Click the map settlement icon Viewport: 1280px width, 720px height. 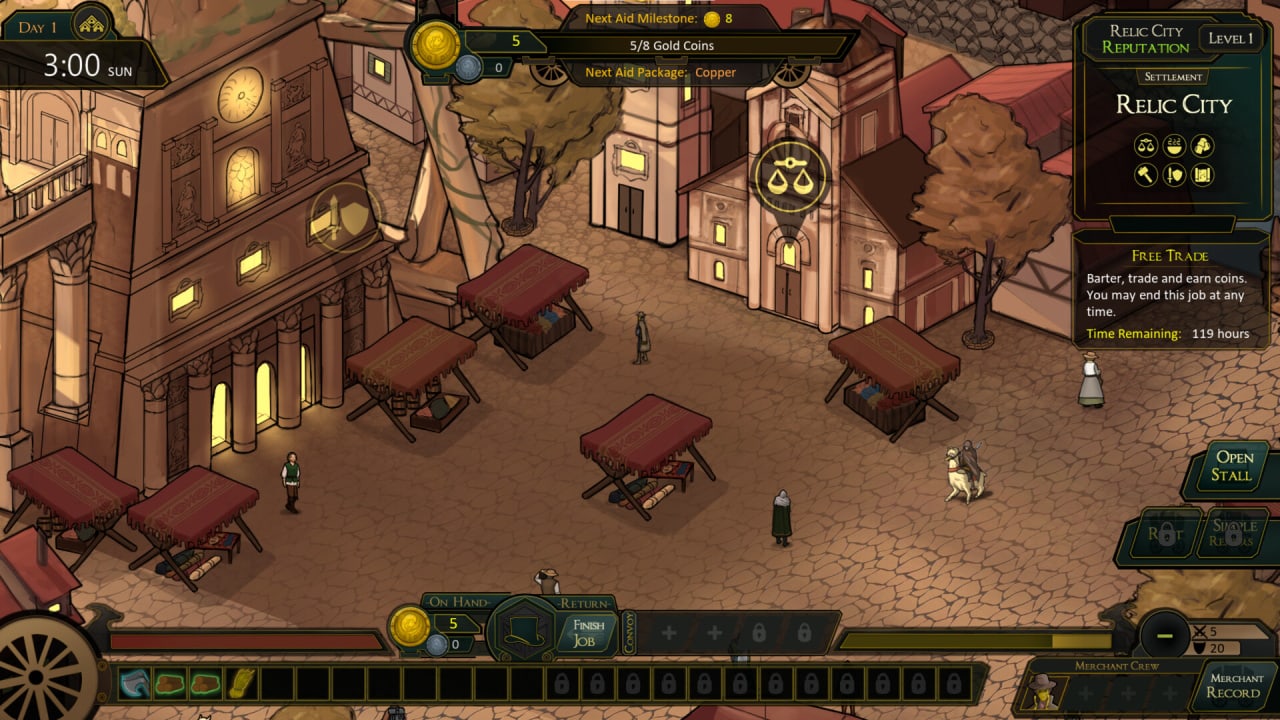click(x=1203, y=175)
